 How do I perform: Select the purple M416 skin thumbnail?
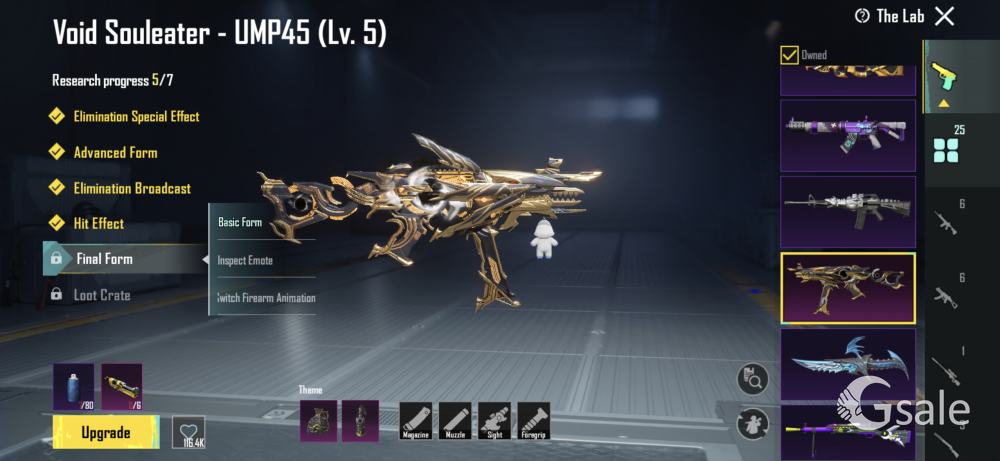[x=847, y=135]
